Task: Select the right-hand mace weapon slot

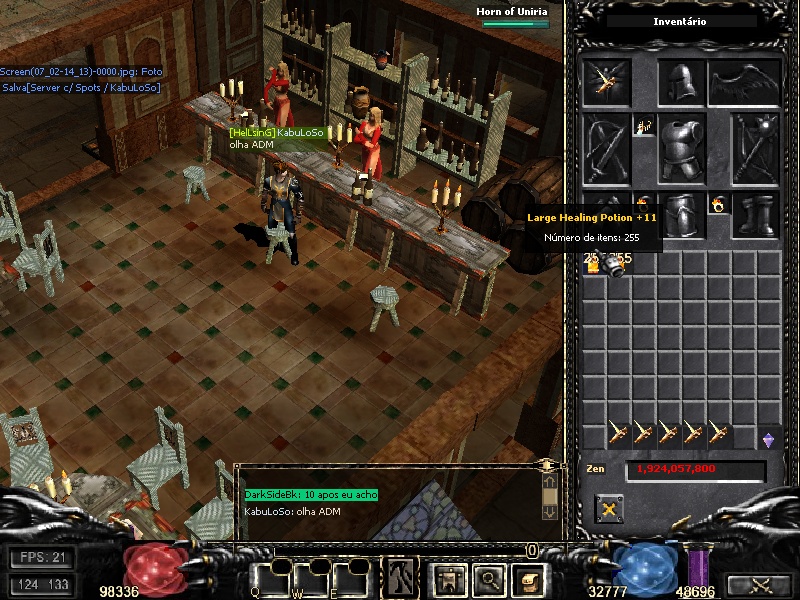Action: 755,148
